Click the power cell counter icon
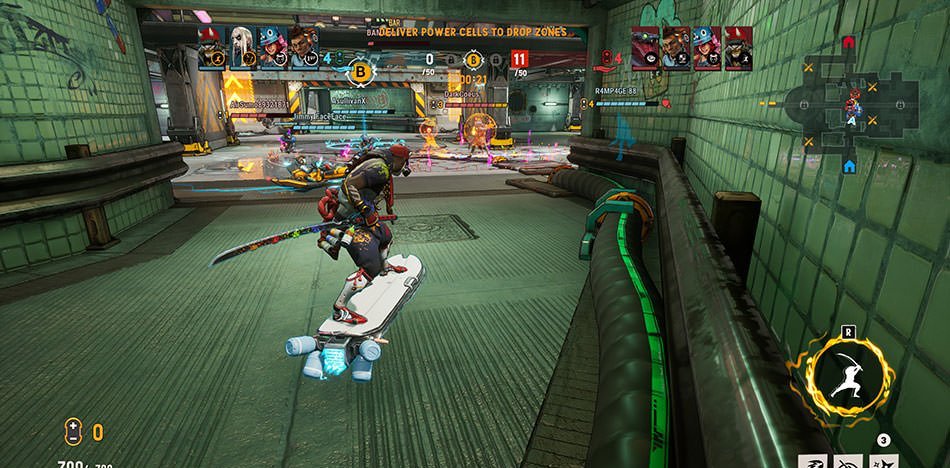Image resolution: width=950 pixels, height=468 pixels. click(x=73, y=432)
